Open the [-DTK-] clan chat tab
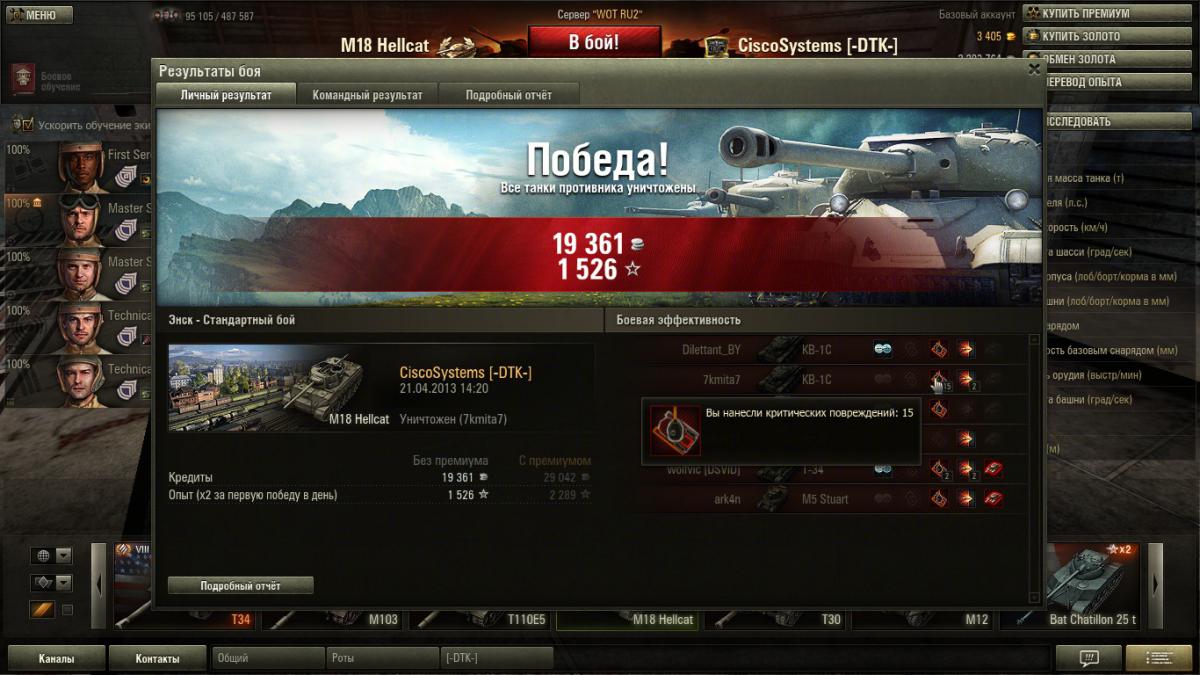Image resolution: width=1200 pixels, height=675 pixels. pos(496,658)
